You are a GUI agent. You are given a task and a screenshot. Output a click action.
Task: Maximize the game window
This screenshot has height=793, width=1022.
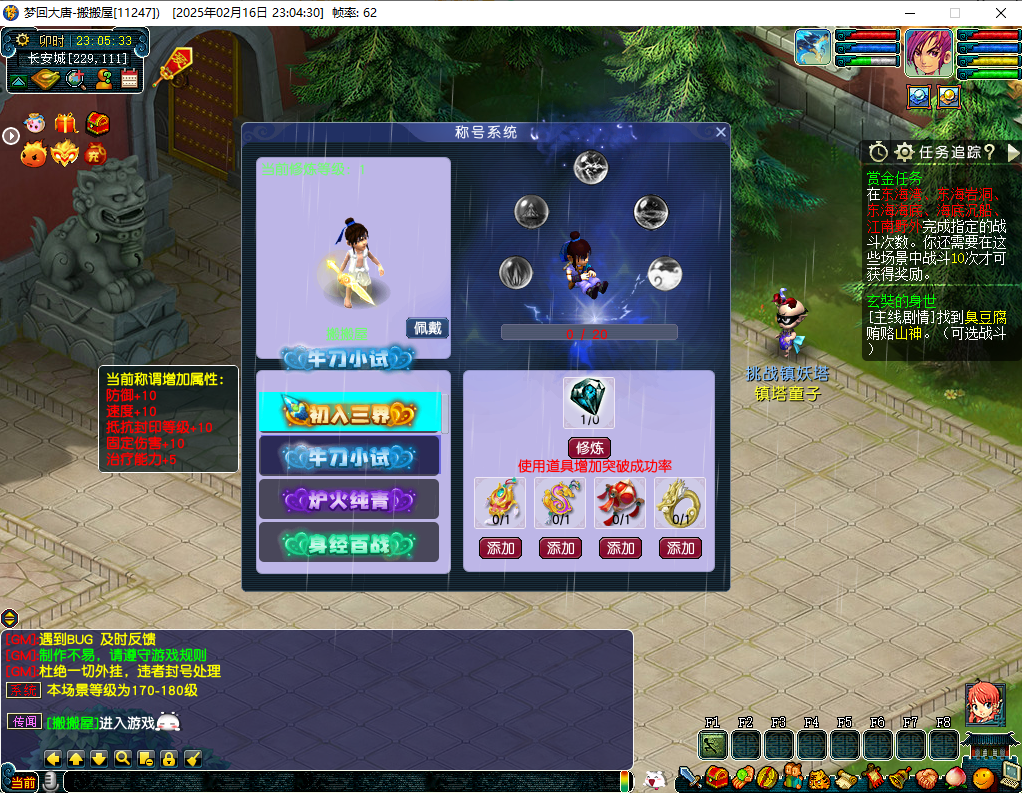954,13
